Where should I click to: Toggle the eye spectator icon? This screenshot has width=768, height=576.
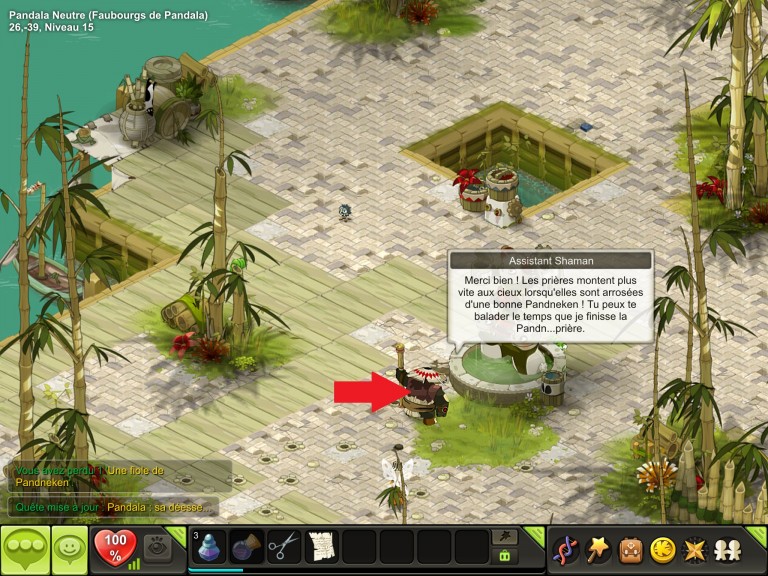coord(155,547)
